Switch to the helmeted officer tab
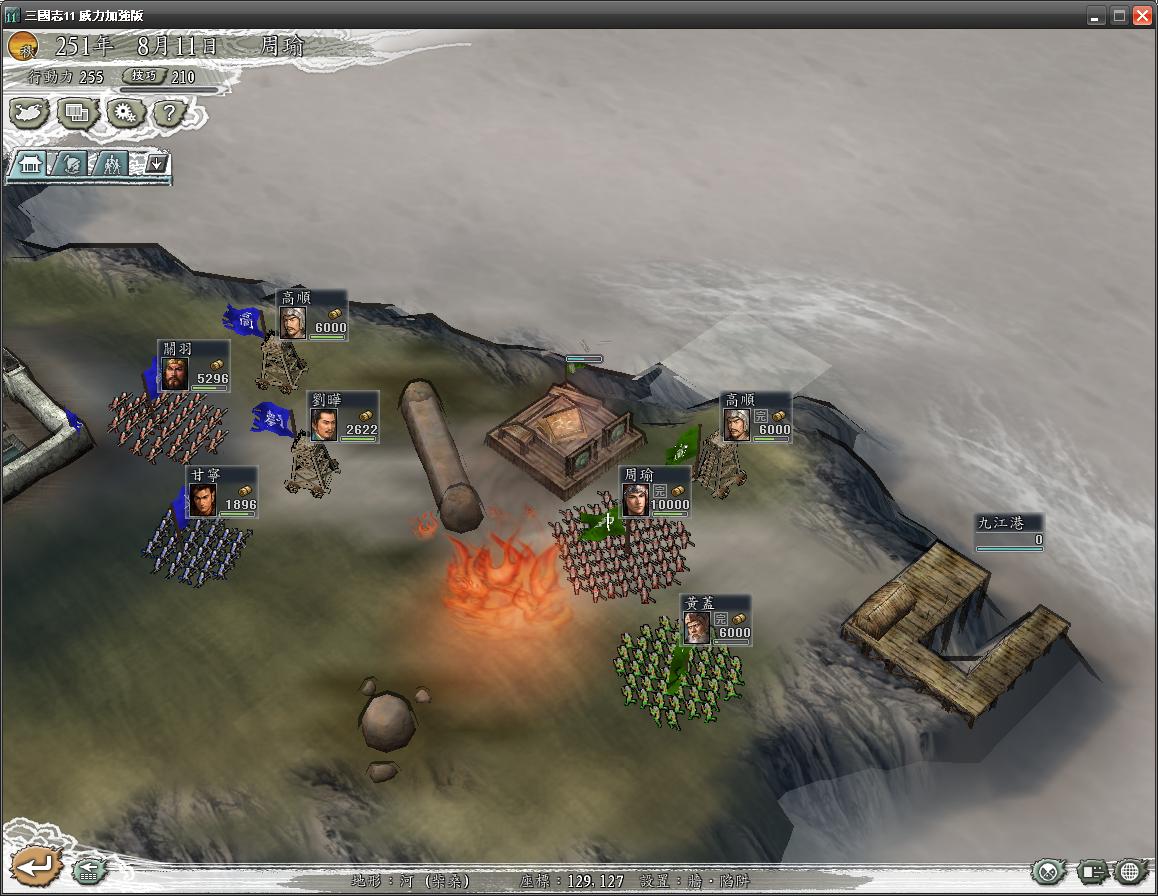This screenshot has width=1158, height=896. coord(71,164)
